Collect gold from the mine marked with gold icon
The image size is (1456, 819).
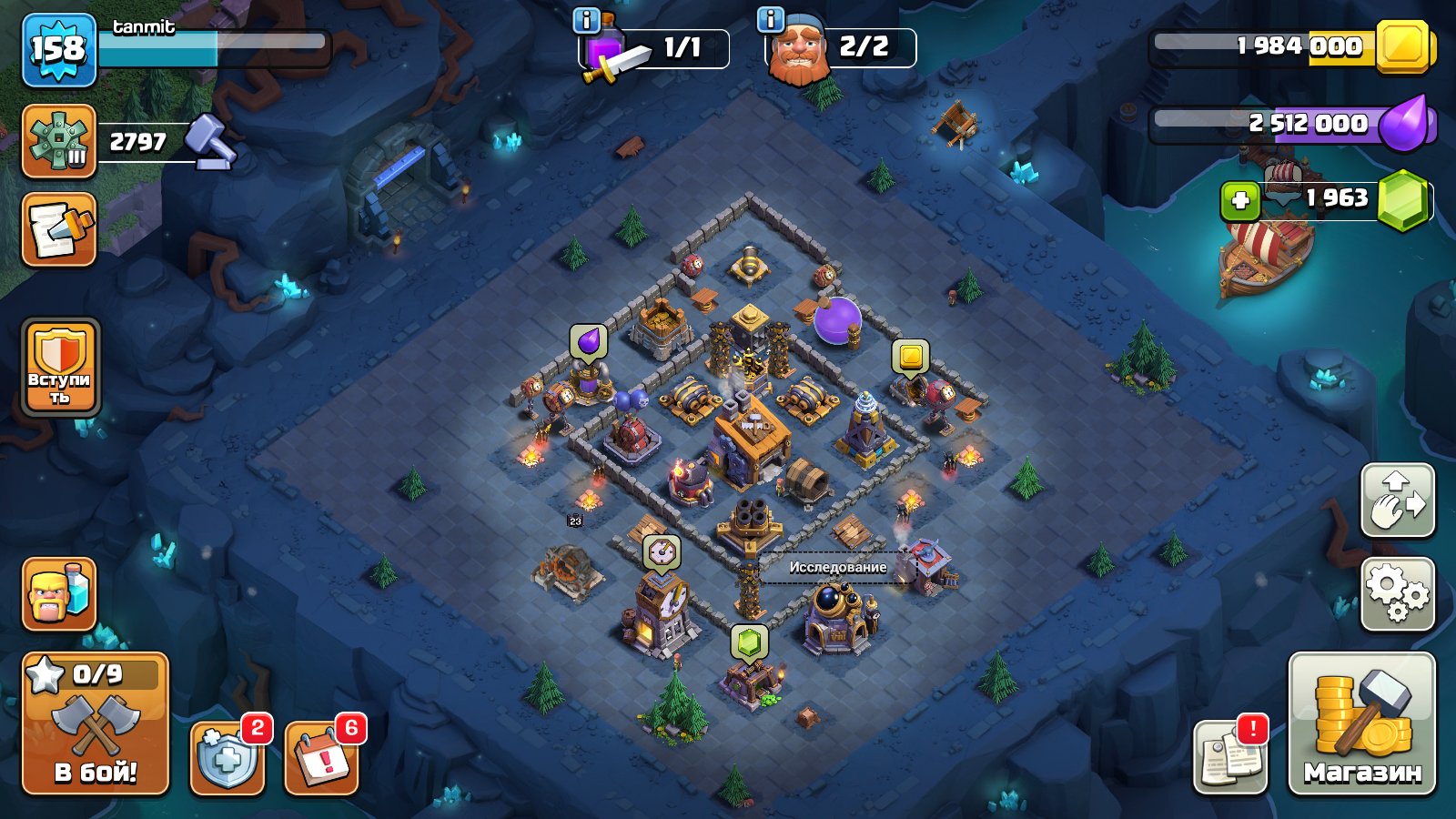pos(910,355)
